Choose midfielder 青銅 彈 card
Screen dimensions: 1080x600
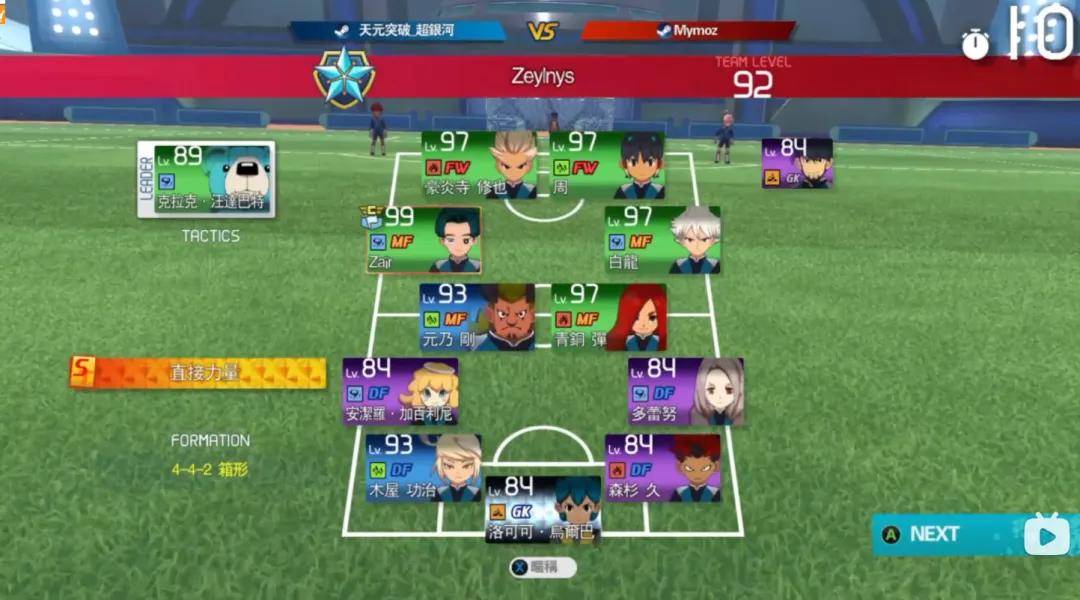tap(608, 317)
